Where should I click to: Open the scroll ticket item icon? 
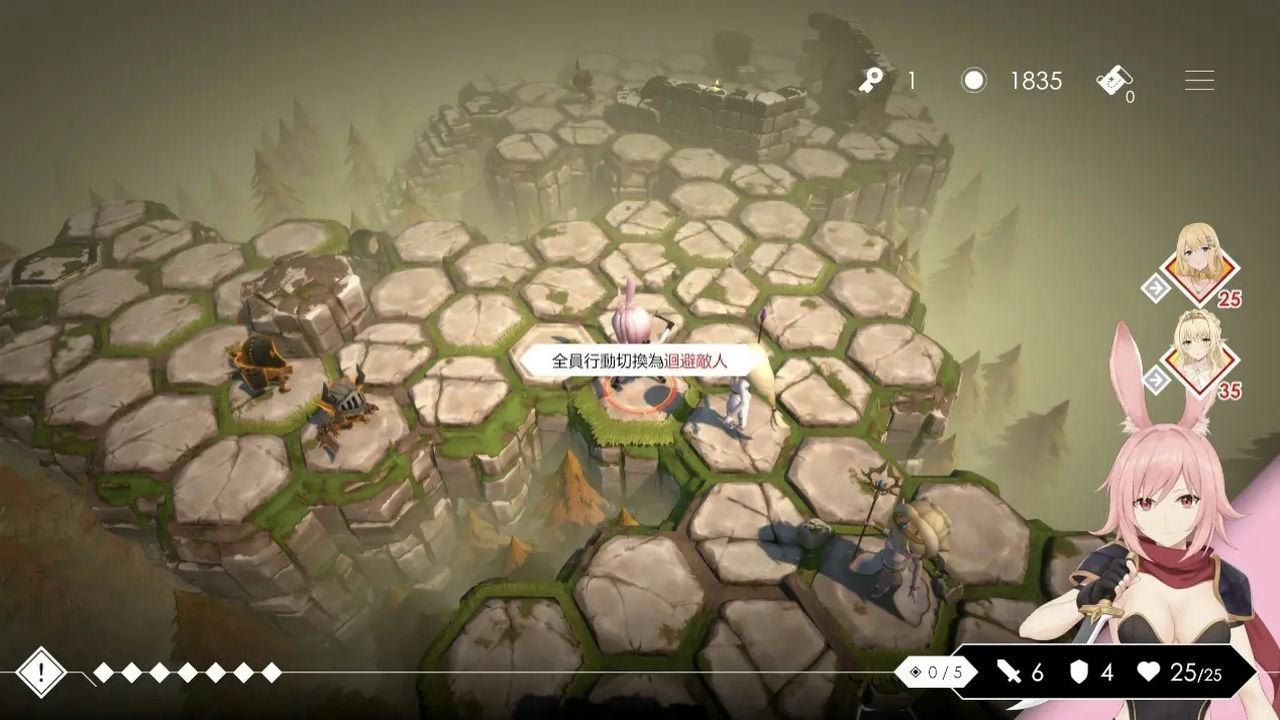click(x=1114, y=81)
